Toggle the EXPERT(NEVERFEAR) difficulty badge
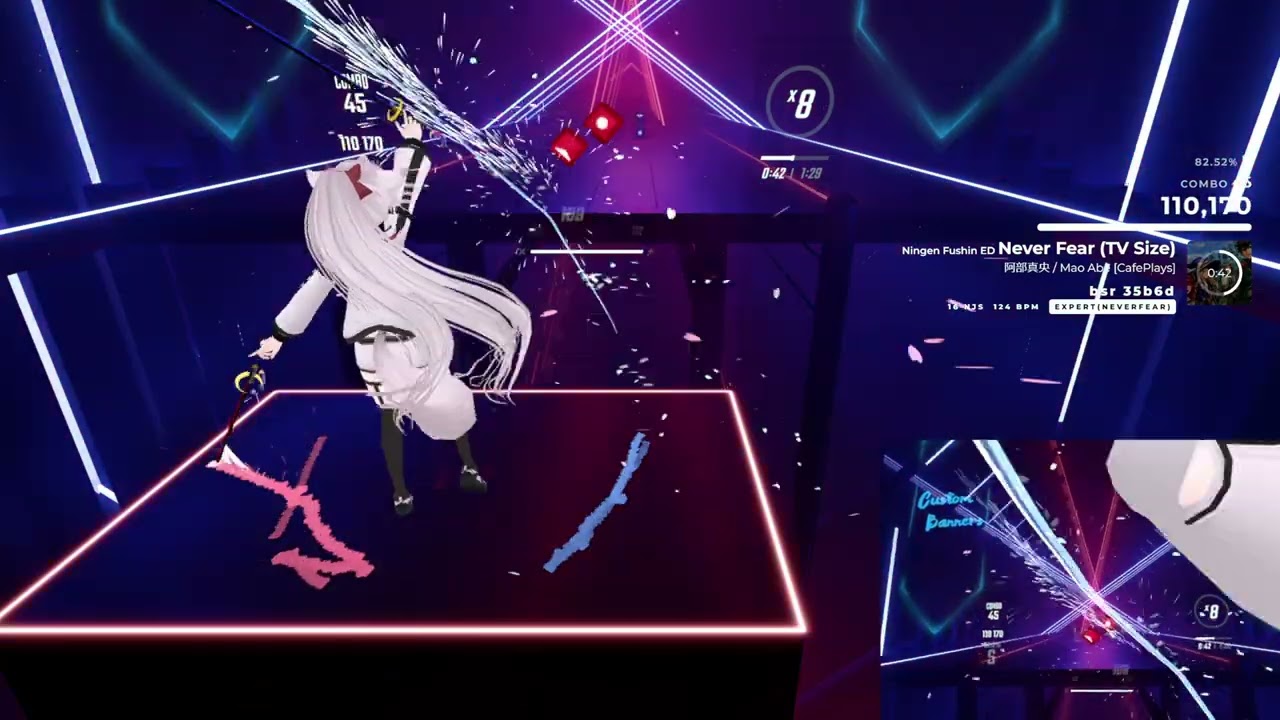Viewport: 1280px width, 720px height. 1112,307
